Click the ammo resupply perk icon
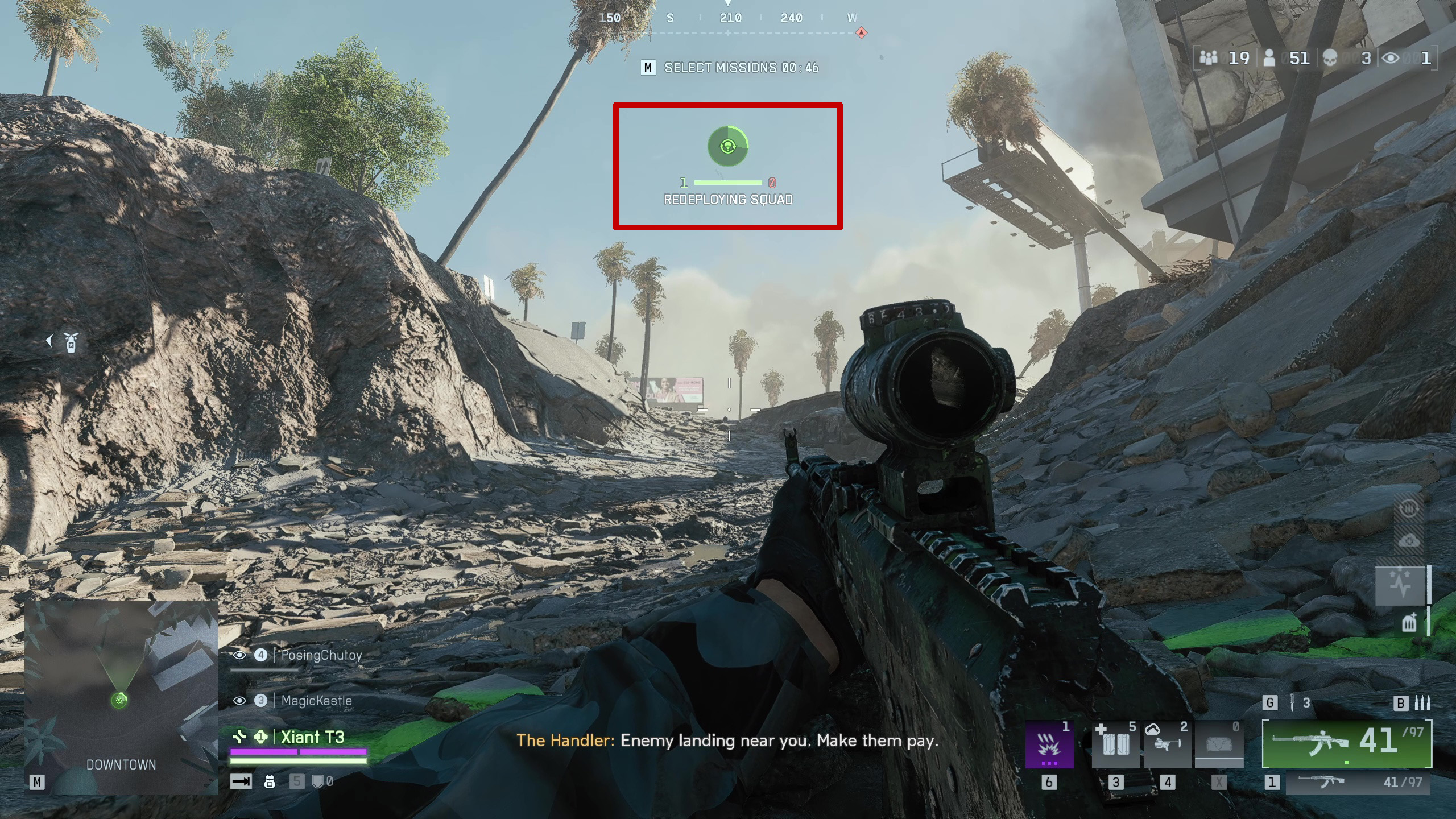 [1409, 623]
